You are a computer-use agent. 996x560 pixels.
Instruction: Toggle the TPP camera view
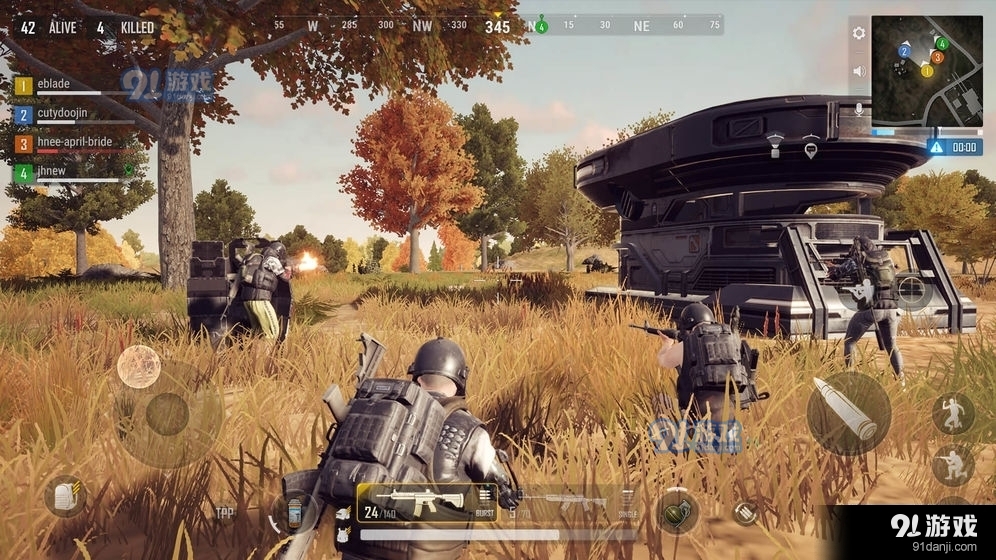point(225,513)
